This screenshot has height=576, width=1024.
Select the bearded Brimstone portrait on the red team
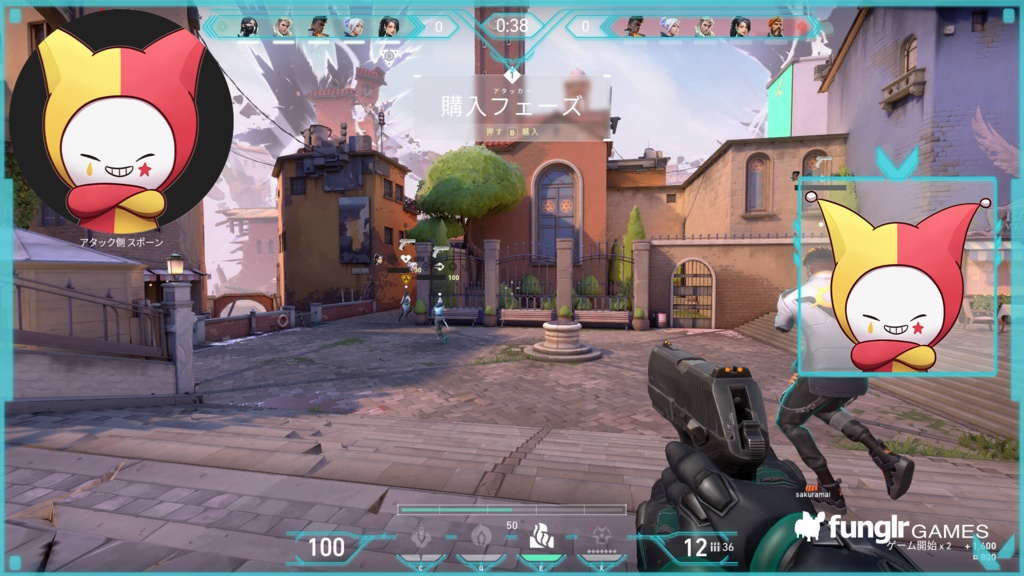[775, 27]
